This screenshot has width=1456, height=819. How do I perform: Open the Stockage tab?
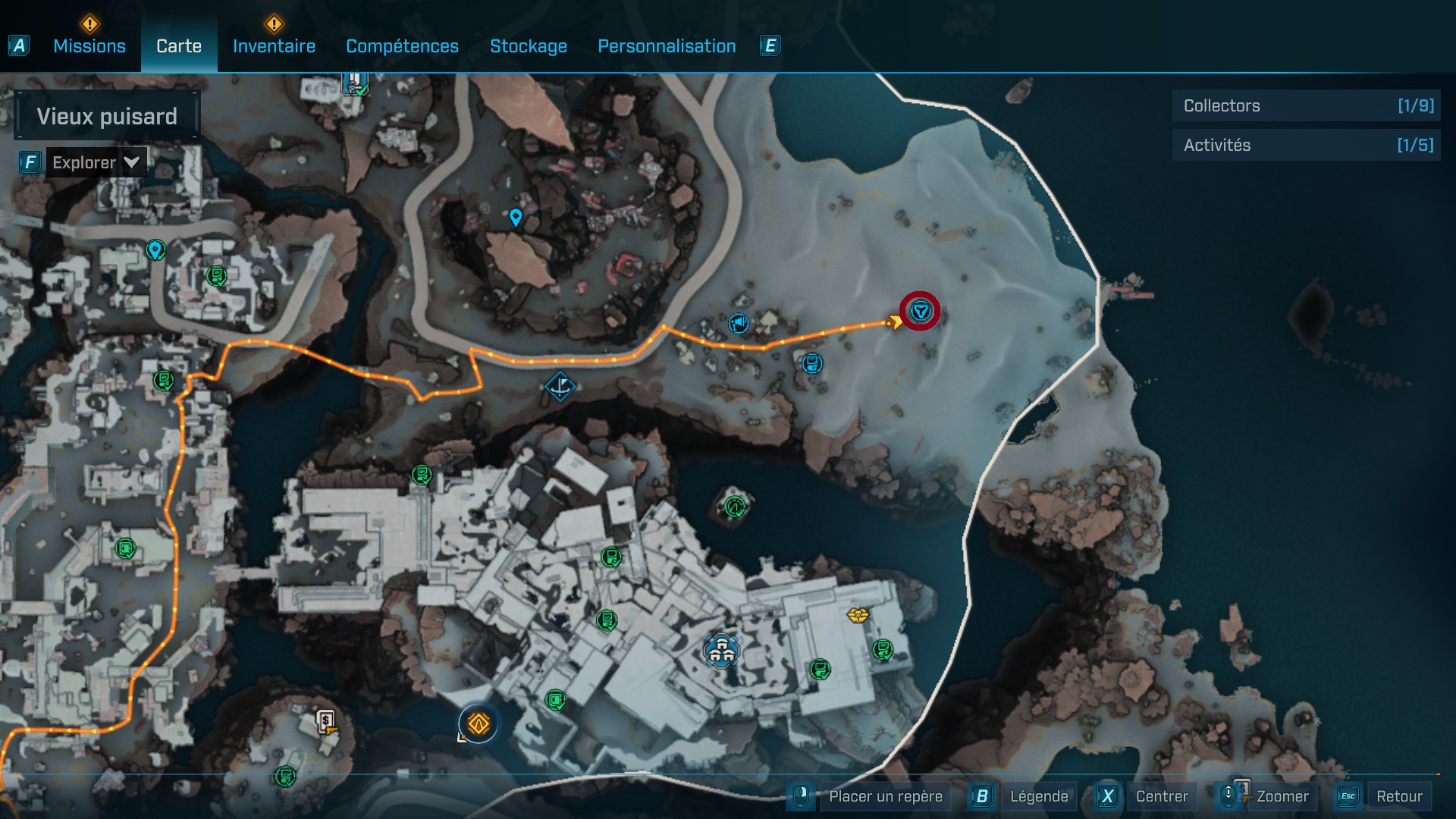tap(529, 46)
